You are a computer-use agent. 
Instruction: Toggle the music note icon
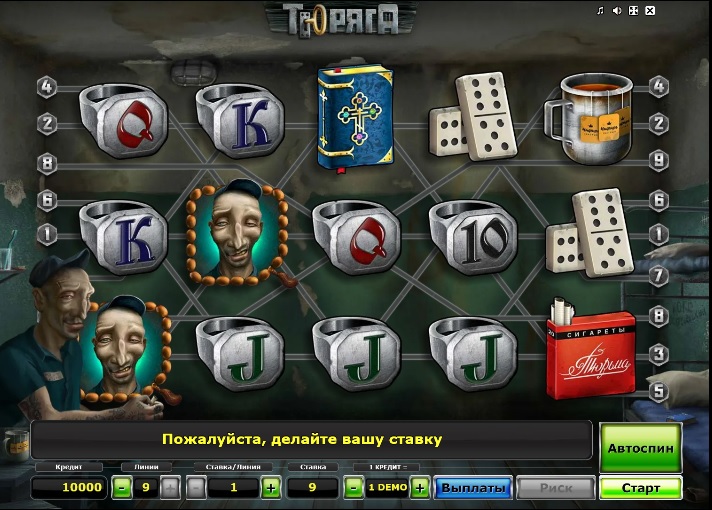pos(601,11)
